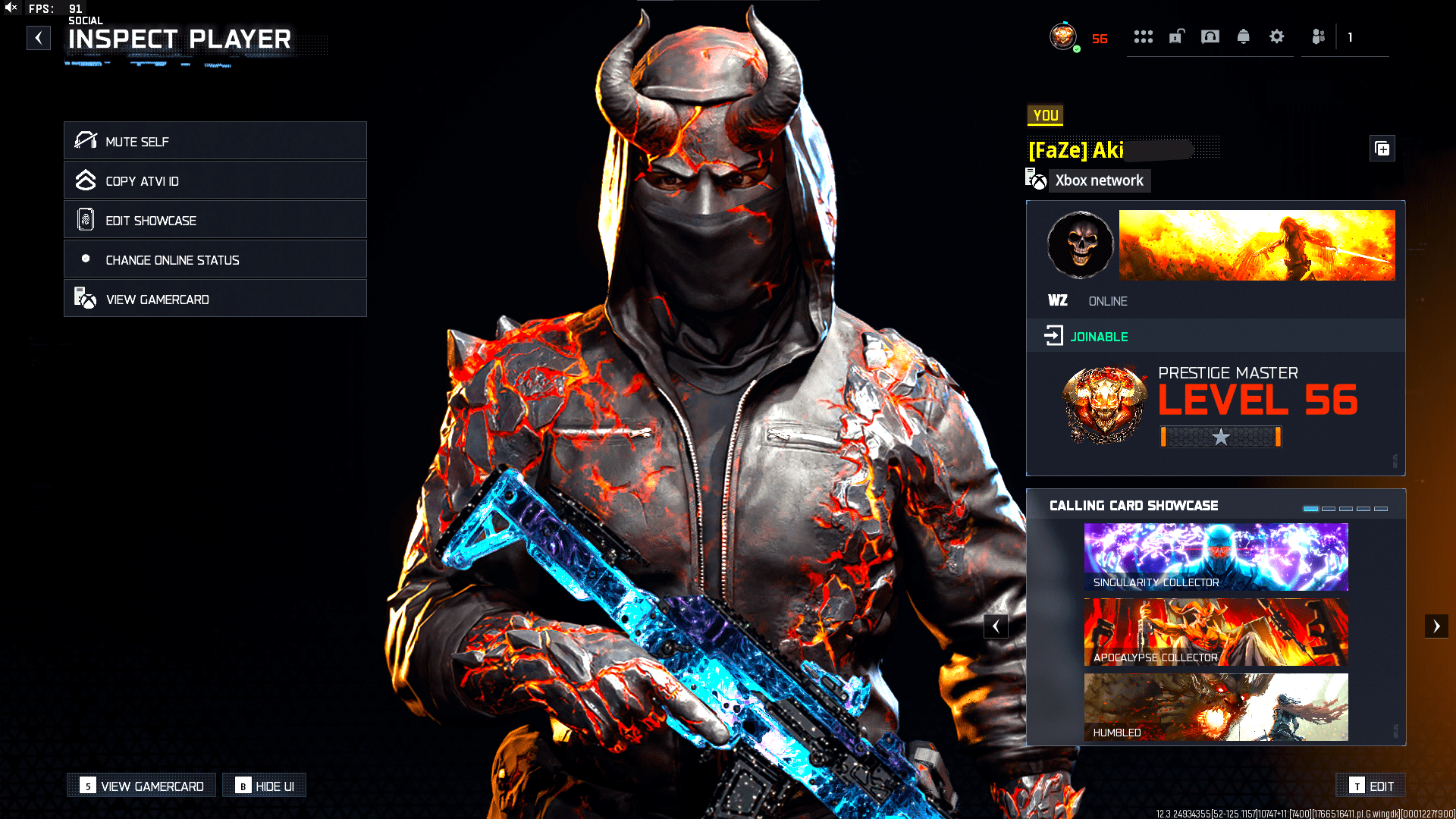Screen dimensions: 1456x819
Task: Select Change Online Status
Action: (215, 259)
